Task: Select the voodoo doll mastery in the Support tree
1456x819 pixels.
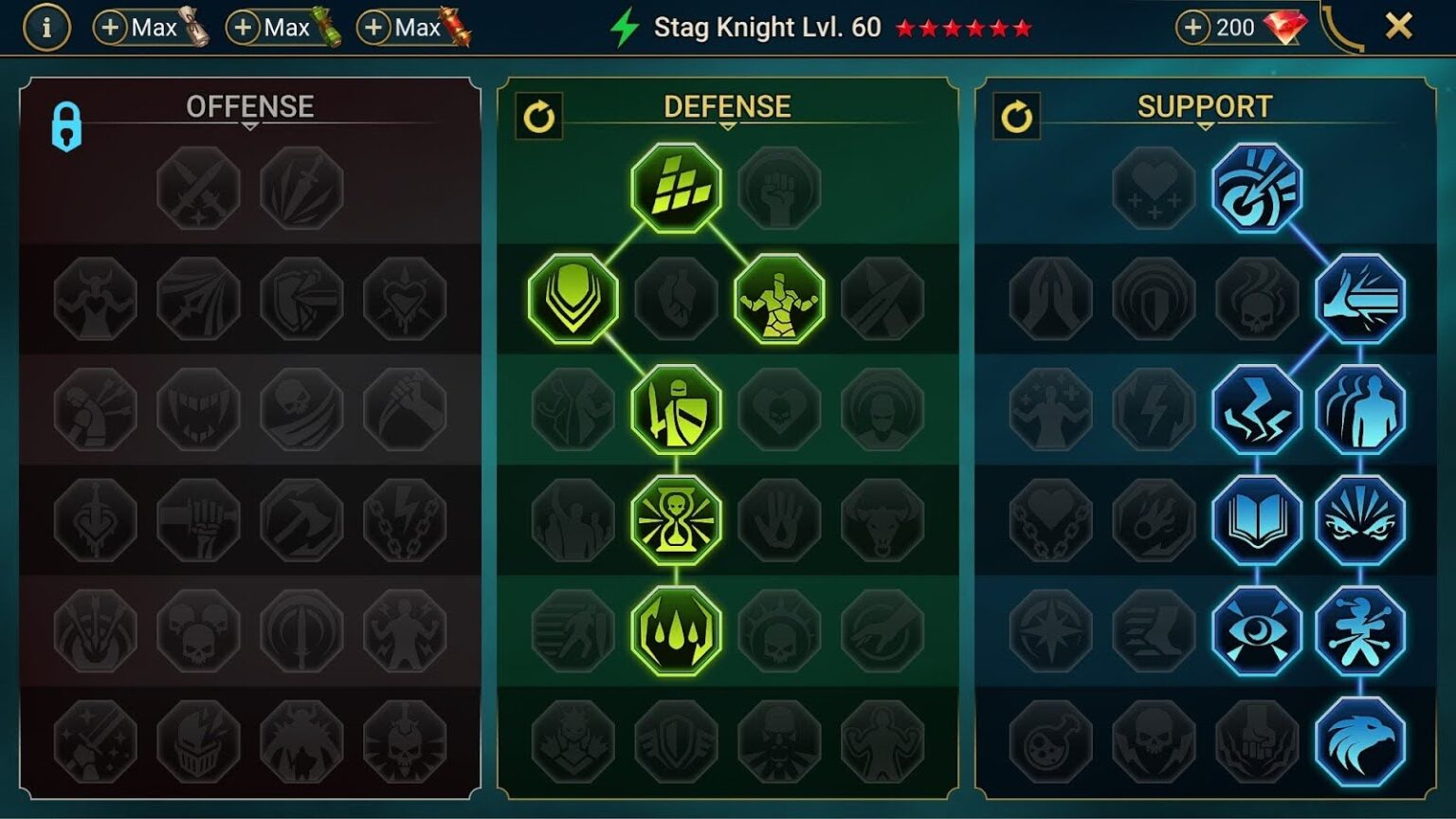Action: click(1362, 630)
